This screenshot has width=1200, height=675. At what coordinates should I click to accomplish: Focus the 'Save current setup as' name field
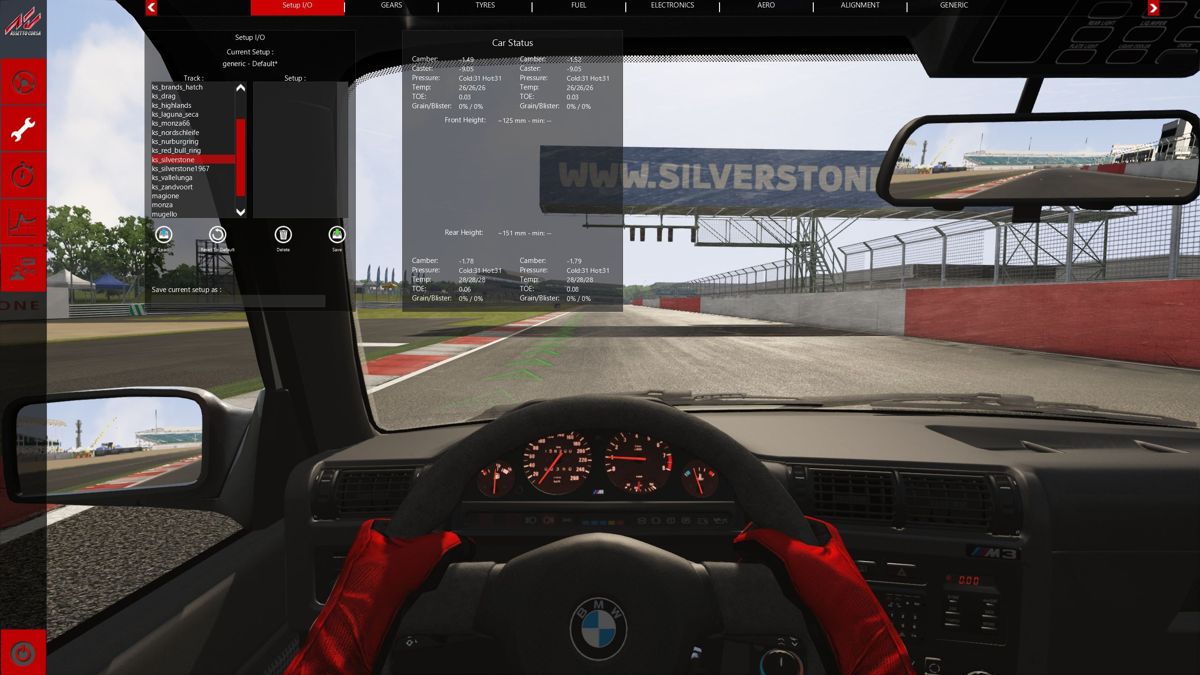pyautogui.click(x=238, y=301)
